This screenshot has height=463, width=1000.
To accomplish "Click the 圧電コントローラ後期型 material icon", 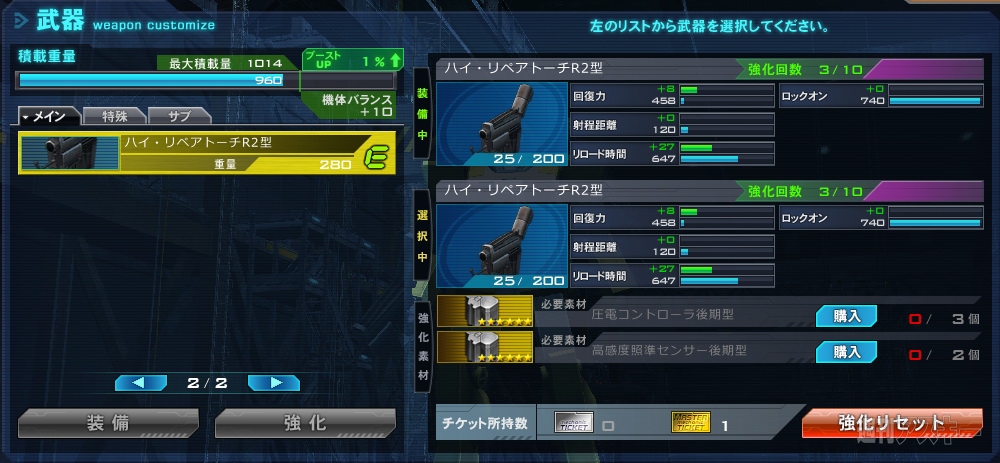I will point(485,312).
